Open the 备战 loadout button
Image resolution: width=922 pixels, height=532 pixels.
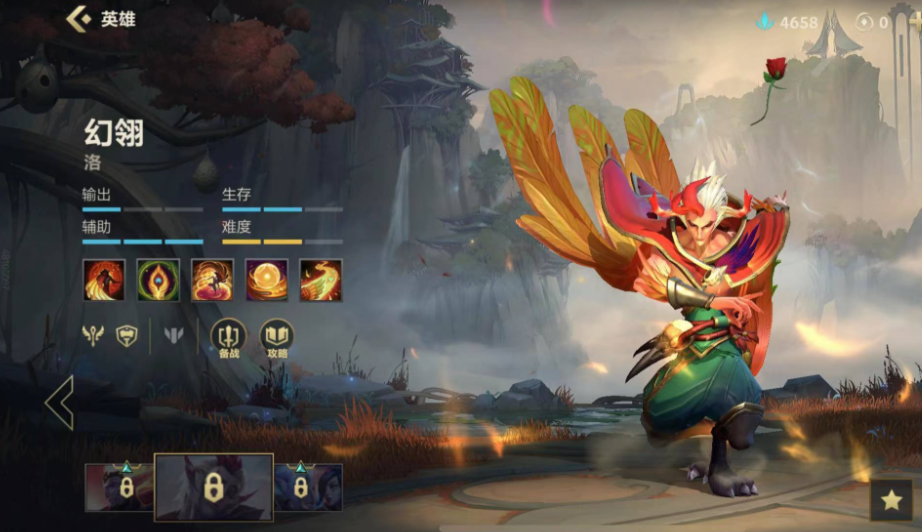click(229, 337)
